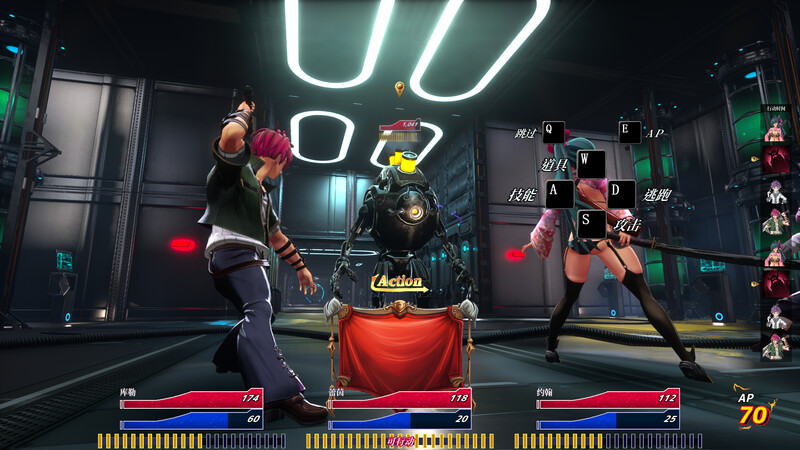Choose the 攻击 (Attack) command
The image size is (800, 450).
(592, 224)
